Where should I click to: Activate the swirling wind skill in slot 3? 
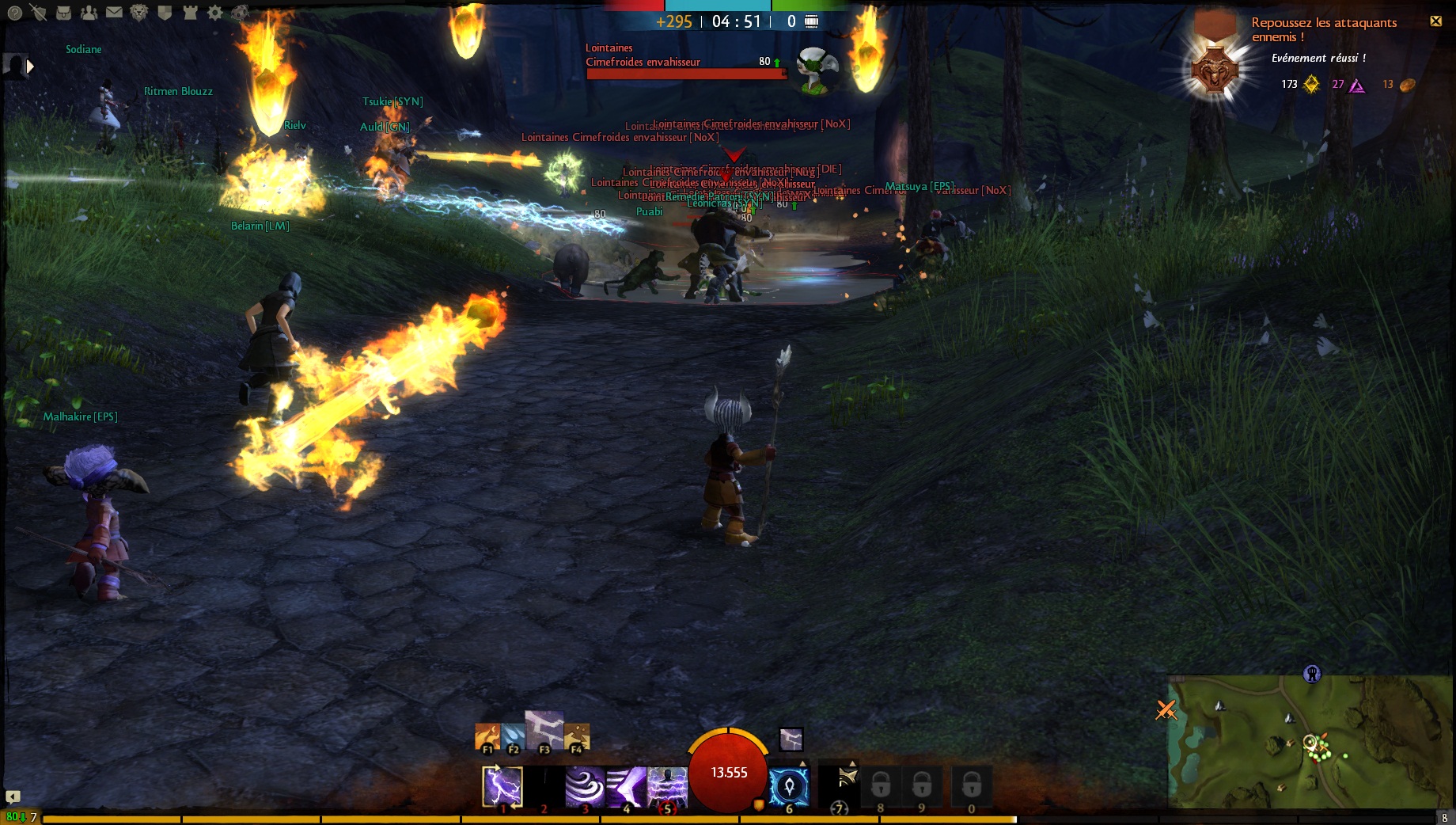[585, 787]
